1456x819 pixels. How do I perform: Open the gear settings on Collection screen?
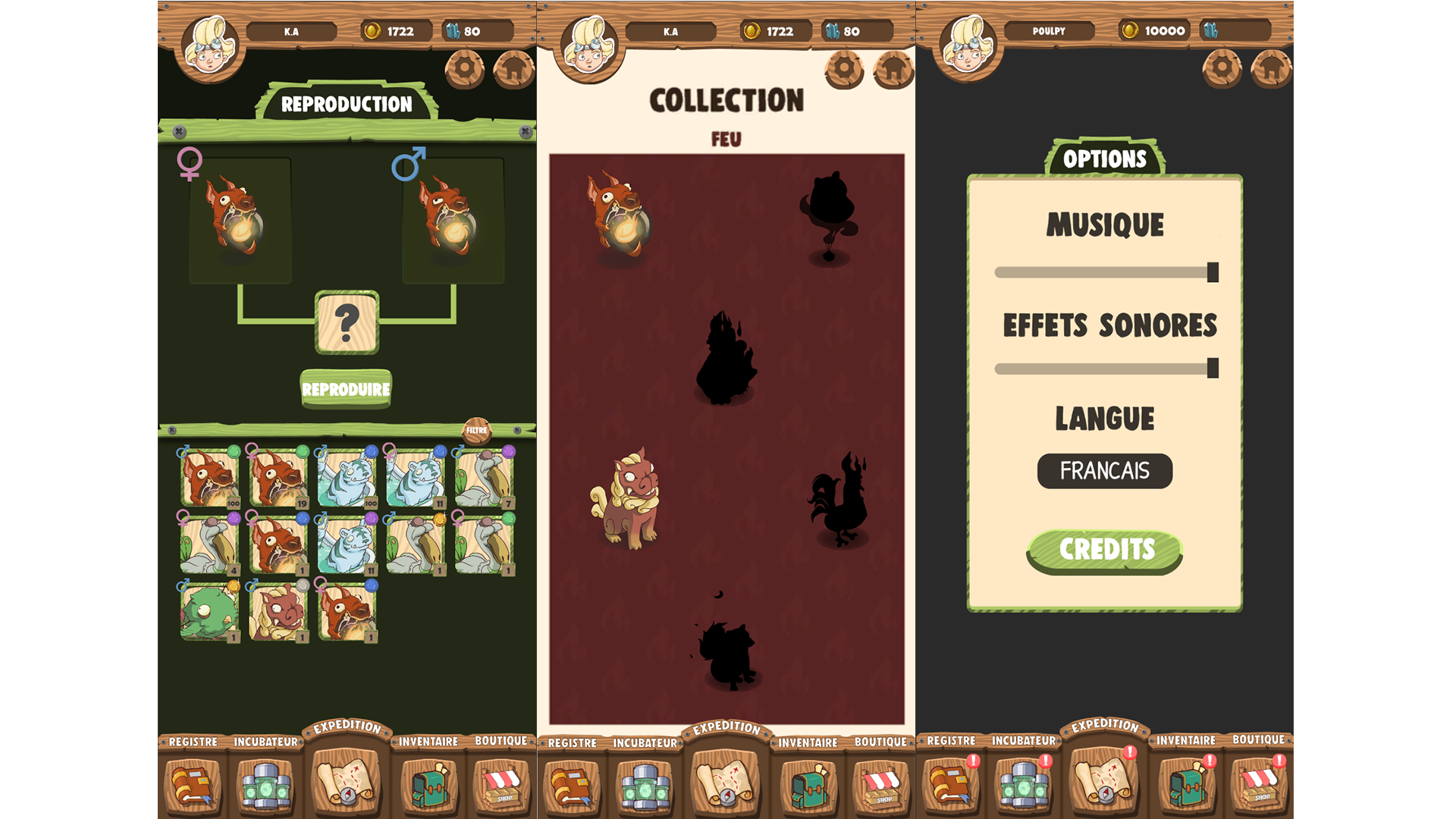click(x=843, y=70)
